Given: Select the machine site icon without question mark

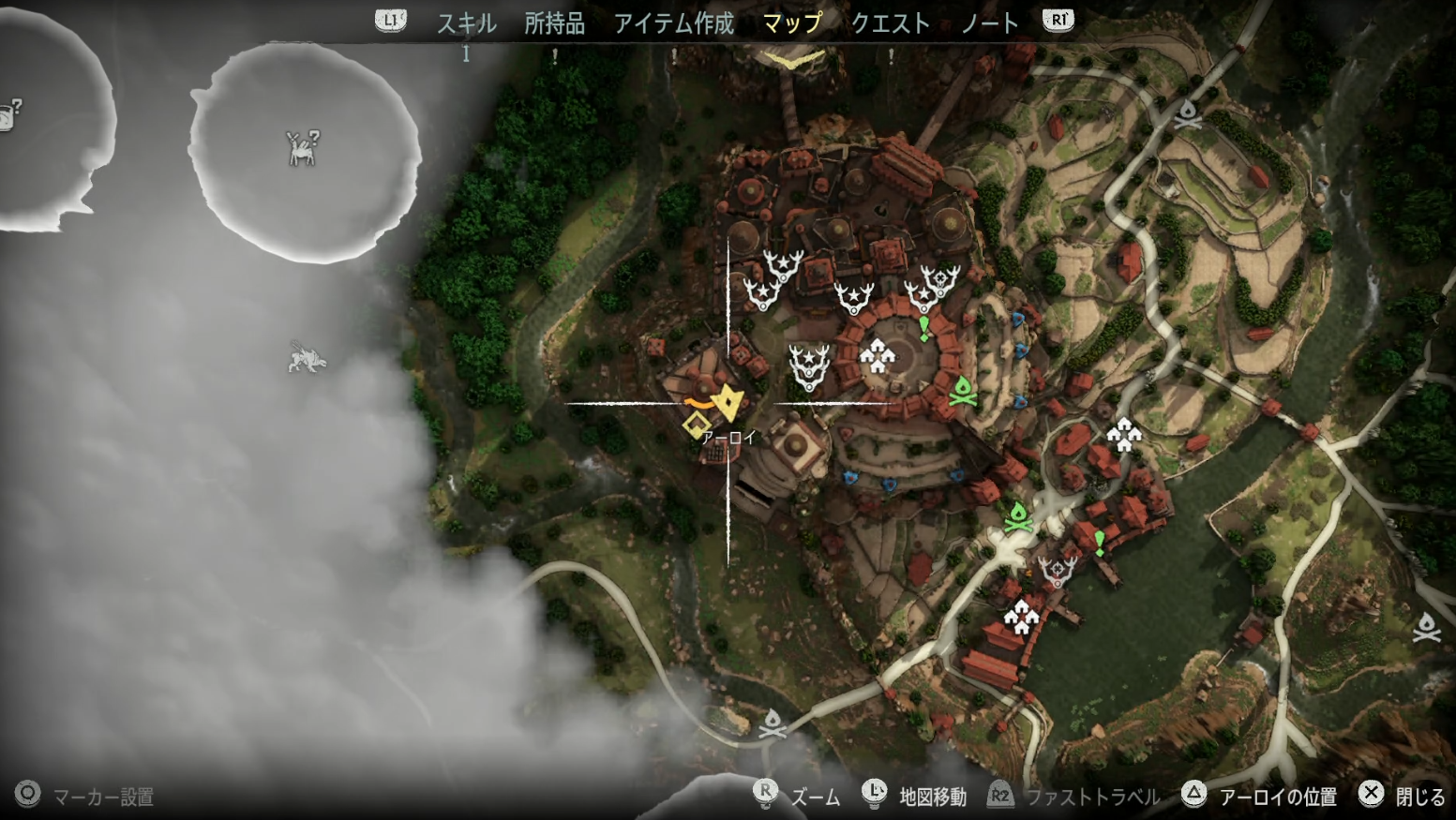Looking at the screenshot, I should pyautogui.click(x=306, y=358).
